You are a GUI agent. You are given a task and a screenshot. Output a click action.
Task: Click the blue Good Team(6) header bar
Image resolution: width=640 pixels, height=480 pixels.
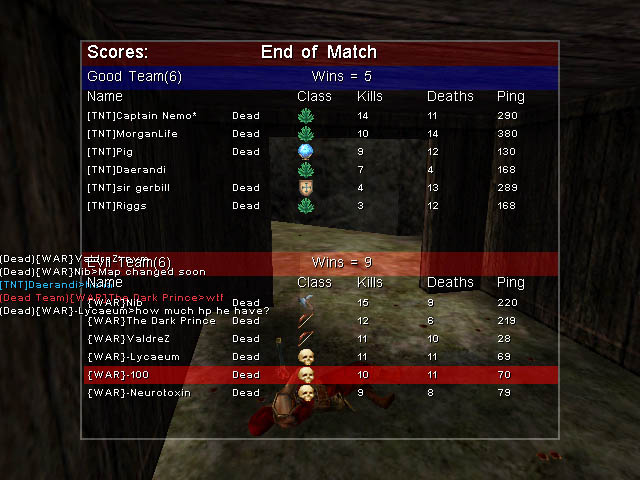[320, 77]
